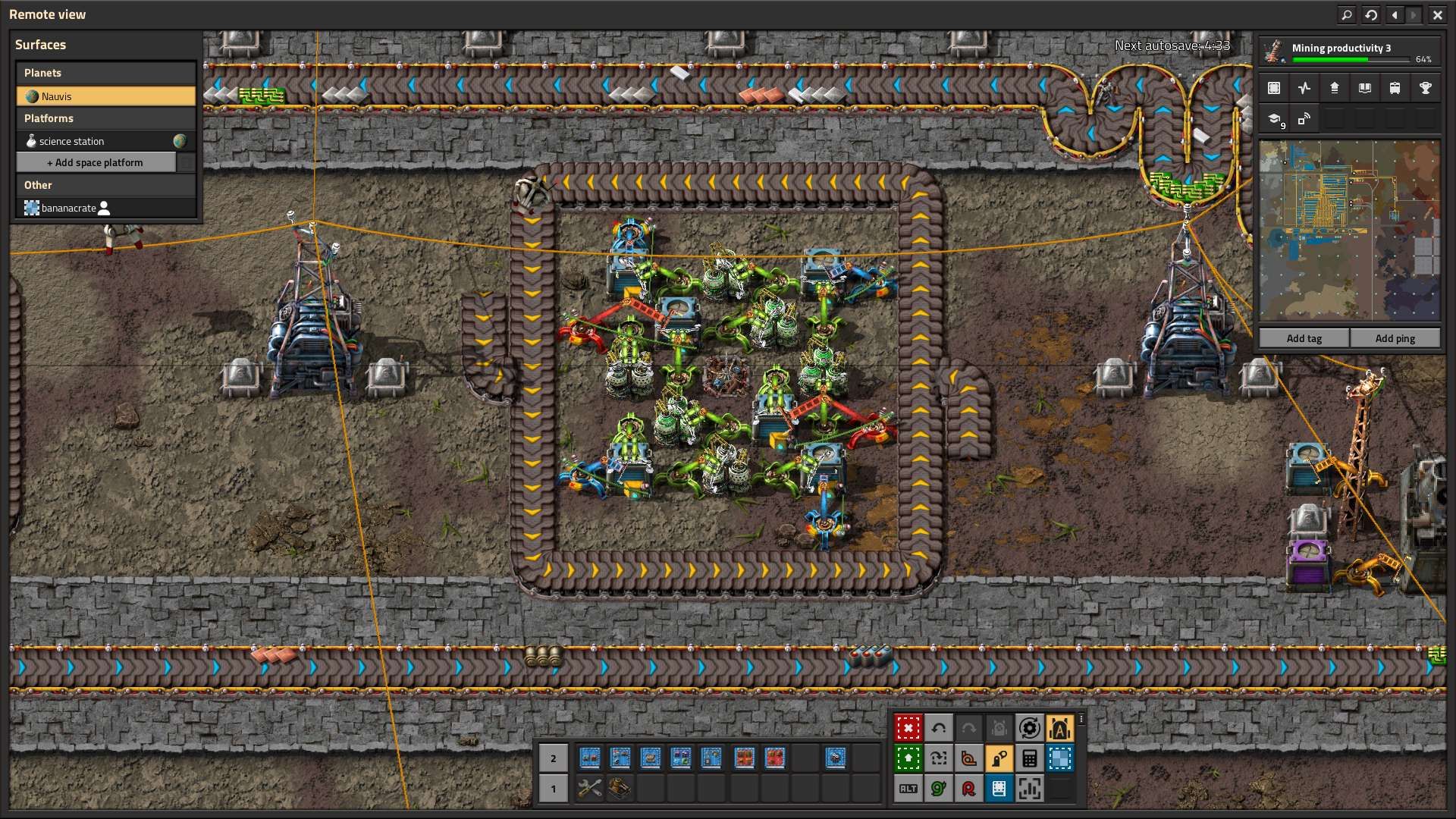The height and width of the screenshot is (819, 1456).
Task: Click on the minimap
Action: click(x=1349, y=231)
